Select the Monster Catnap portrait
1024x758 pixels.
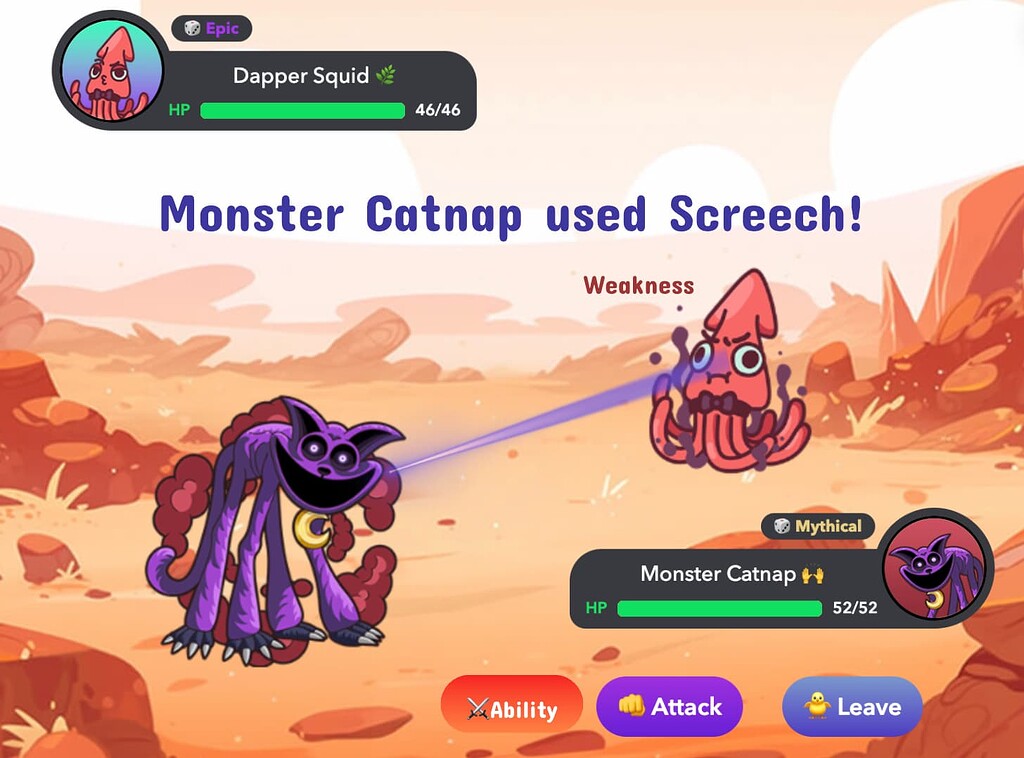[937, 569]
